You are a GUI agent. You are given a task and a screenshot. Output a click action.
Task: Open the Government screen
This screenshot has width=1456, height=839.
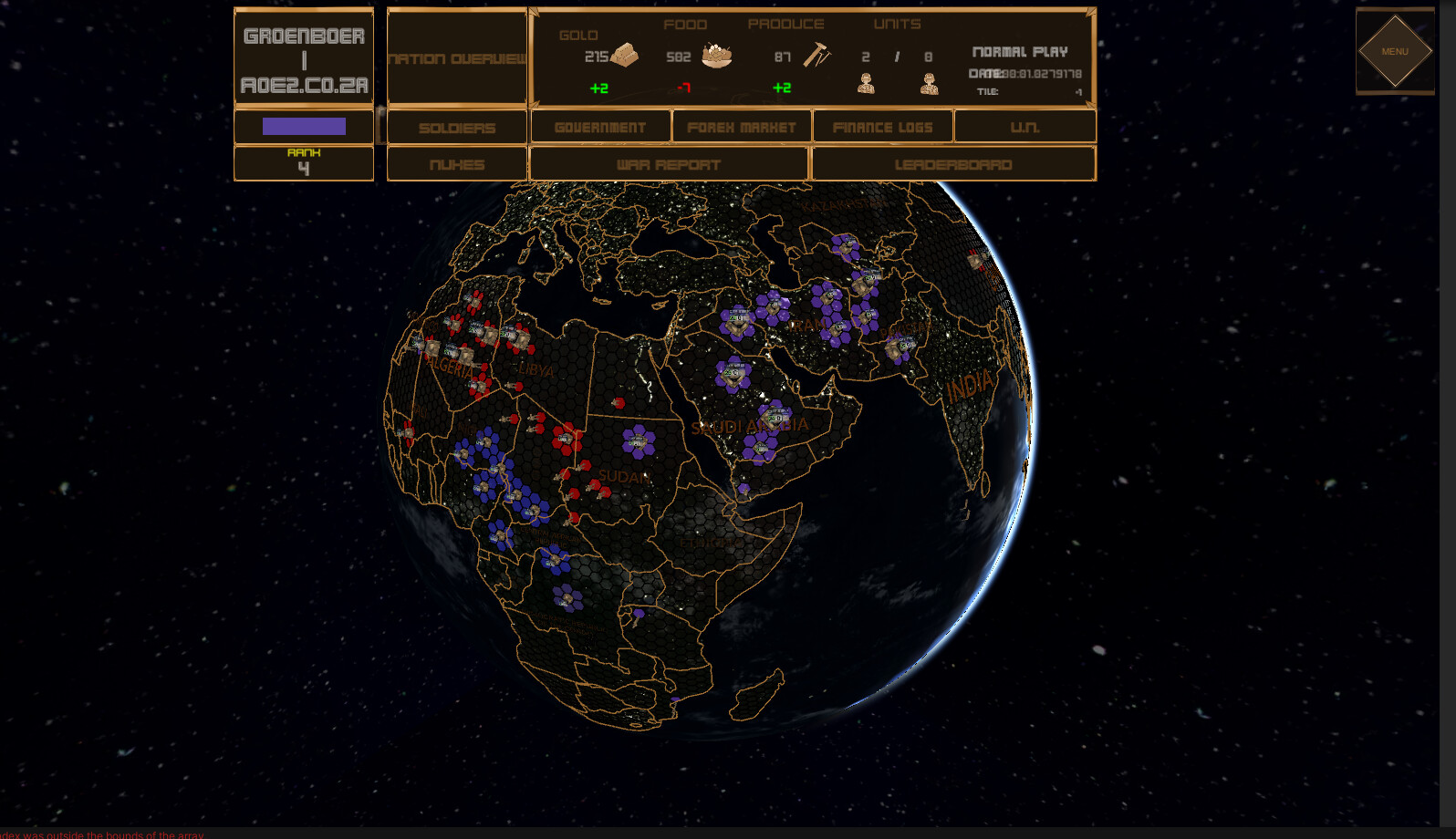600,127
